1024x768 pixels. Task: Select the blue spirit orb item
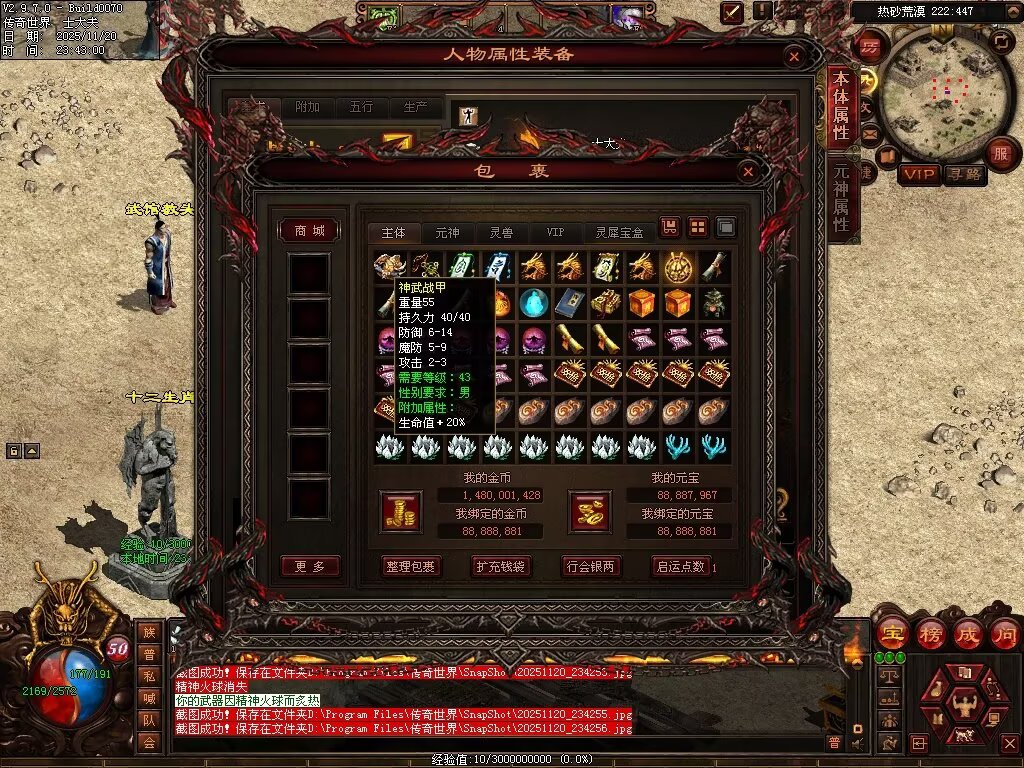(534, 303)
